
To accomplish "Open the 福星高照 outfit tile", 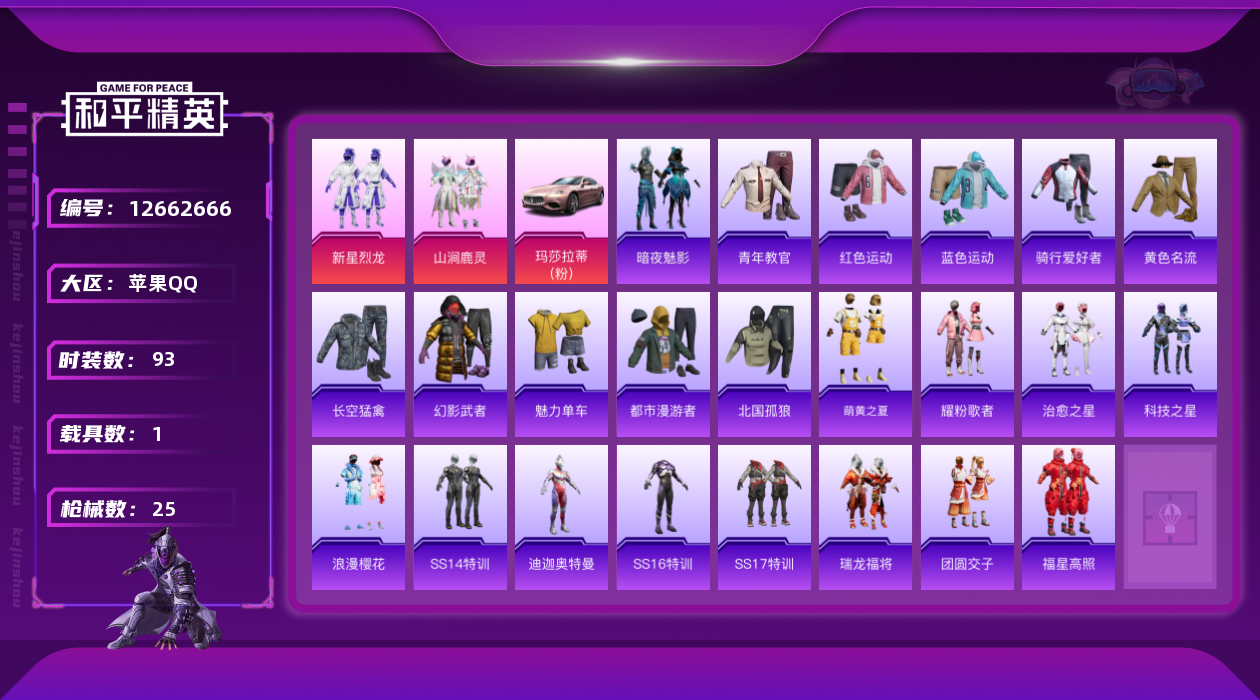I will pyautogui.click(x=1068, y=517).
